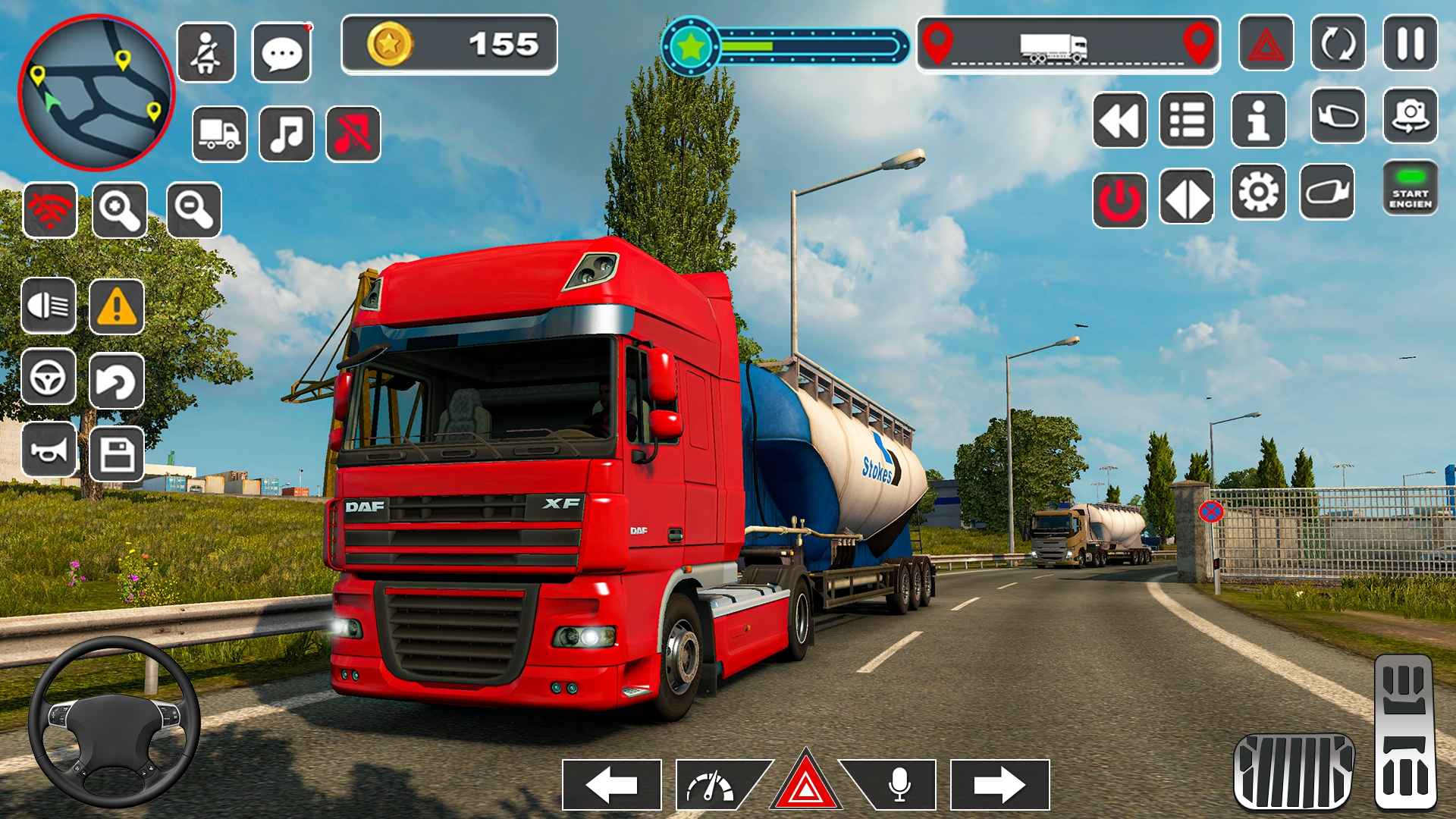Screen dimensions: 1456x819
Task: Toggle the seatbelt icon button
Action: (x=206, y=52)
